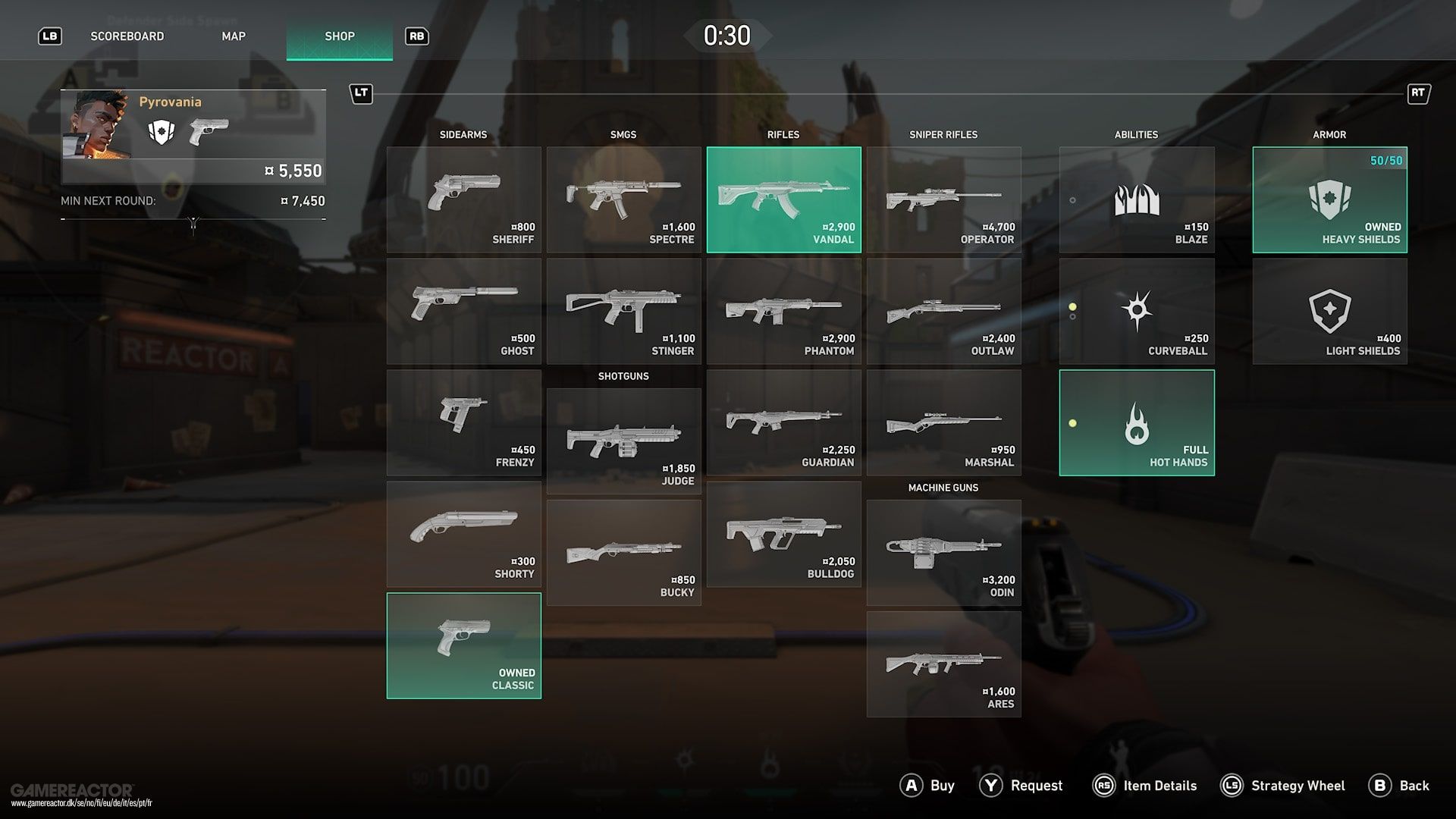Buy the Vandal rifle
Viewport: 1456px width, 819px height.
tap(783, 199)
